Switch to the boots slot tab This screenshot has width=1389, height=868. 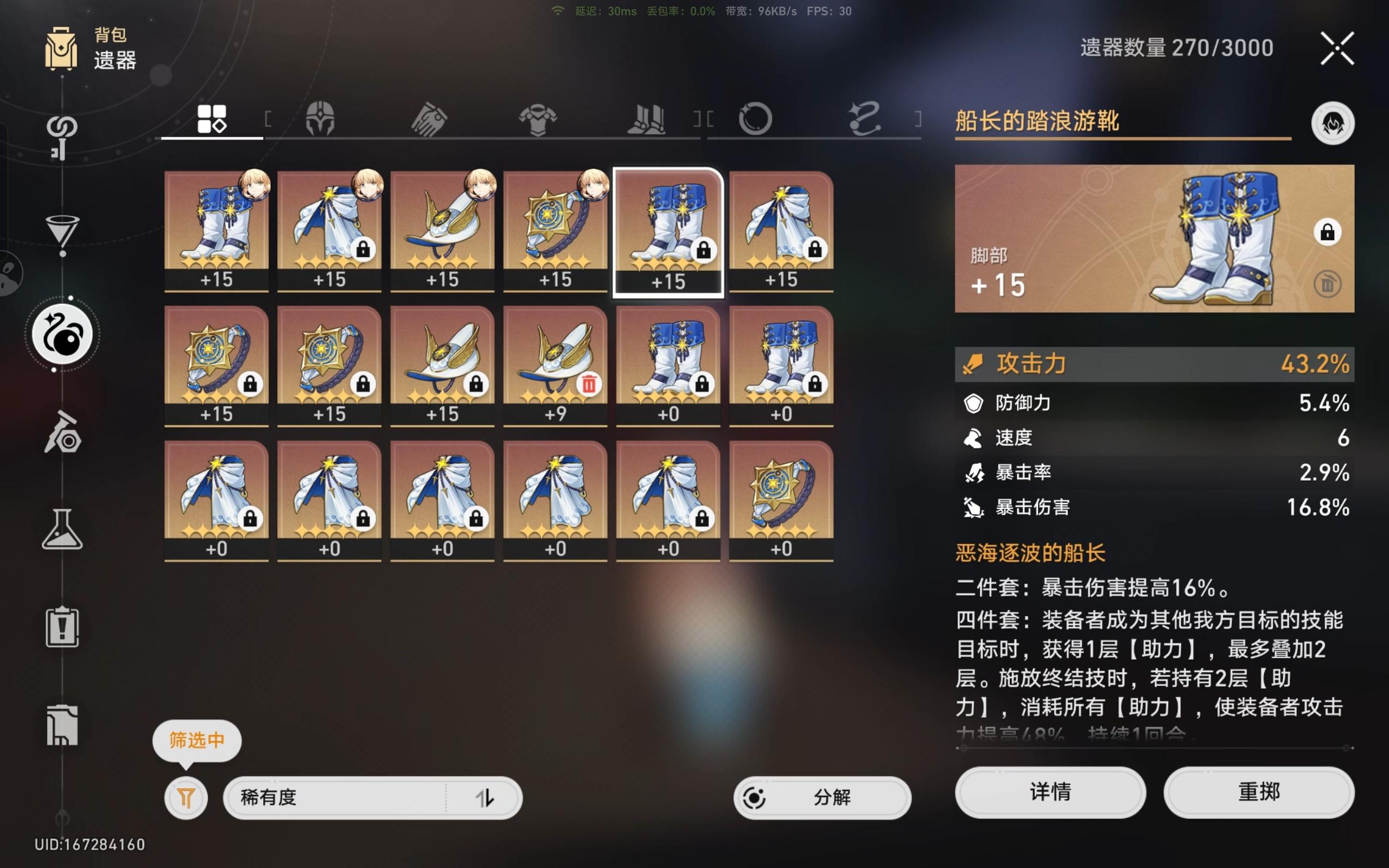coord(647,119)
